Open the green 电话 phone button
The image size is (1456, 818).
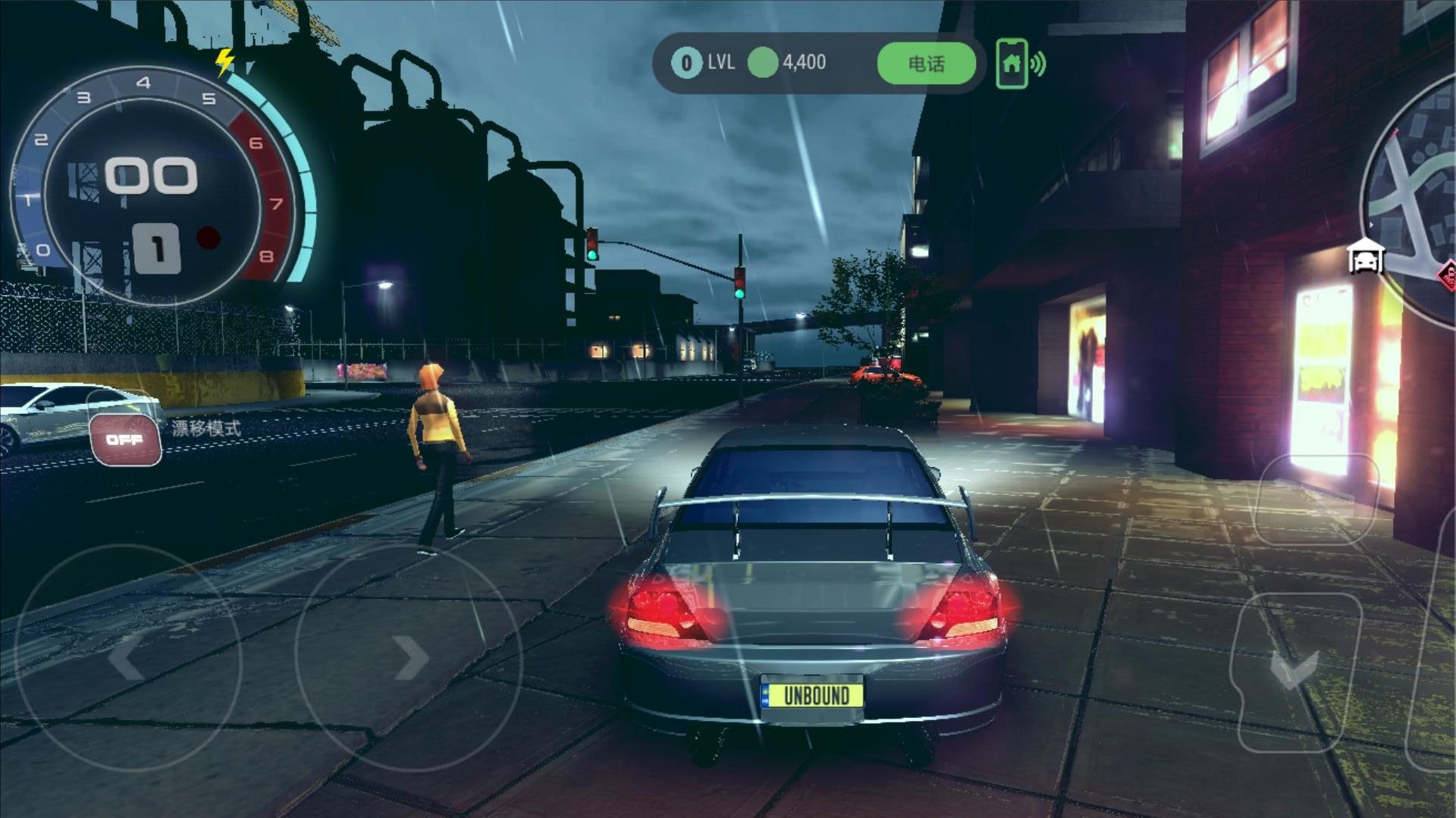pyautogui.click(x=926, y=64)
